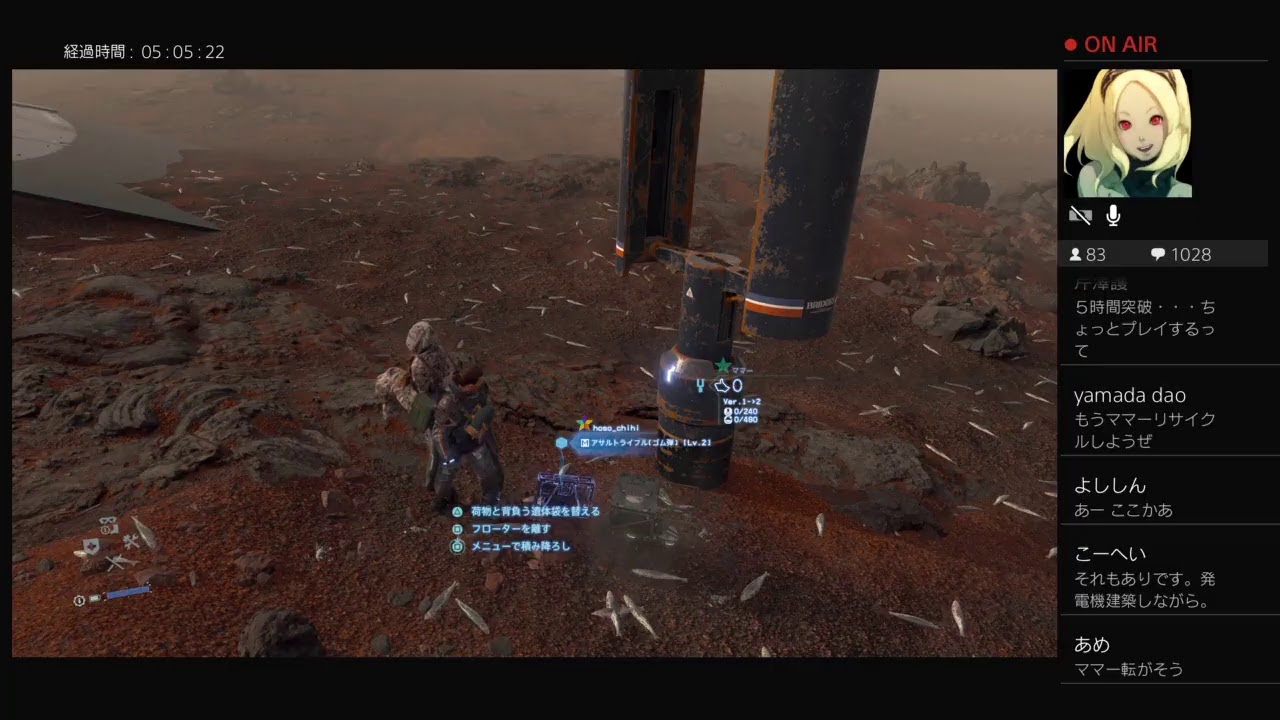Click the crossed wrenches HUD icon
Screen dimensions: 1280x720
pyautogui.click(x=131, y=542)
